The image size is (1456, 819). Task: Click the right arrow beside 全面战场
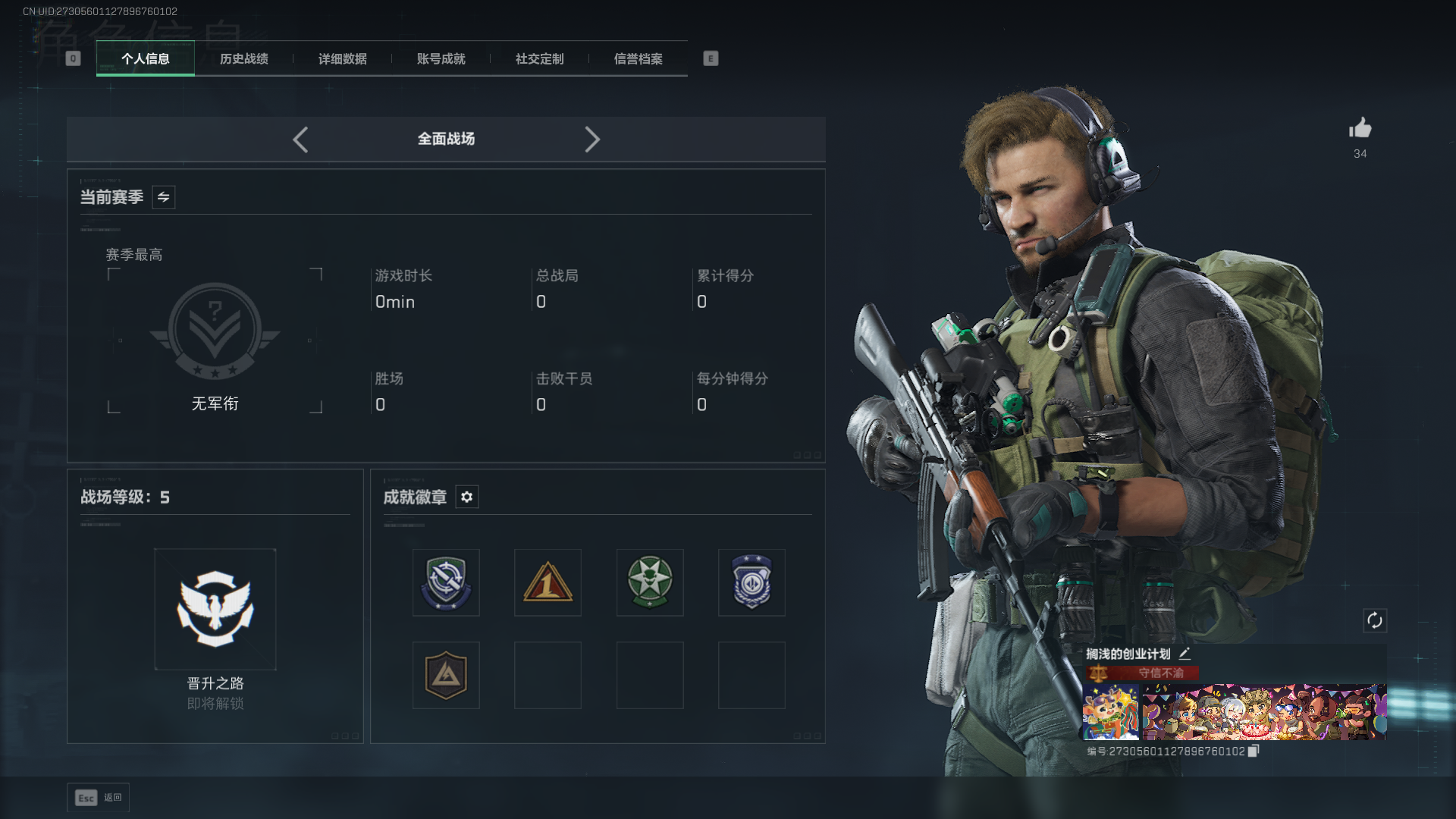(592, 140)
